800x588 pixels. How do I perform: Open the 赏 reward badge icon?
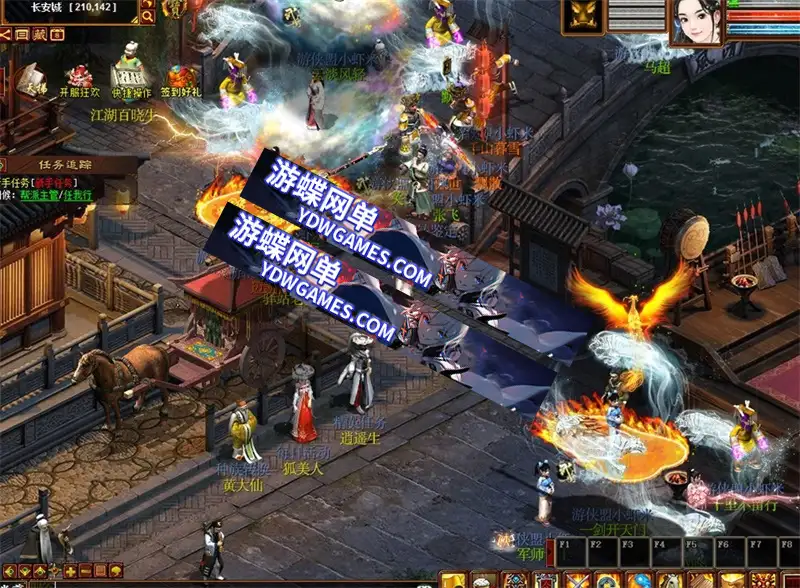(x=173, y=9)
